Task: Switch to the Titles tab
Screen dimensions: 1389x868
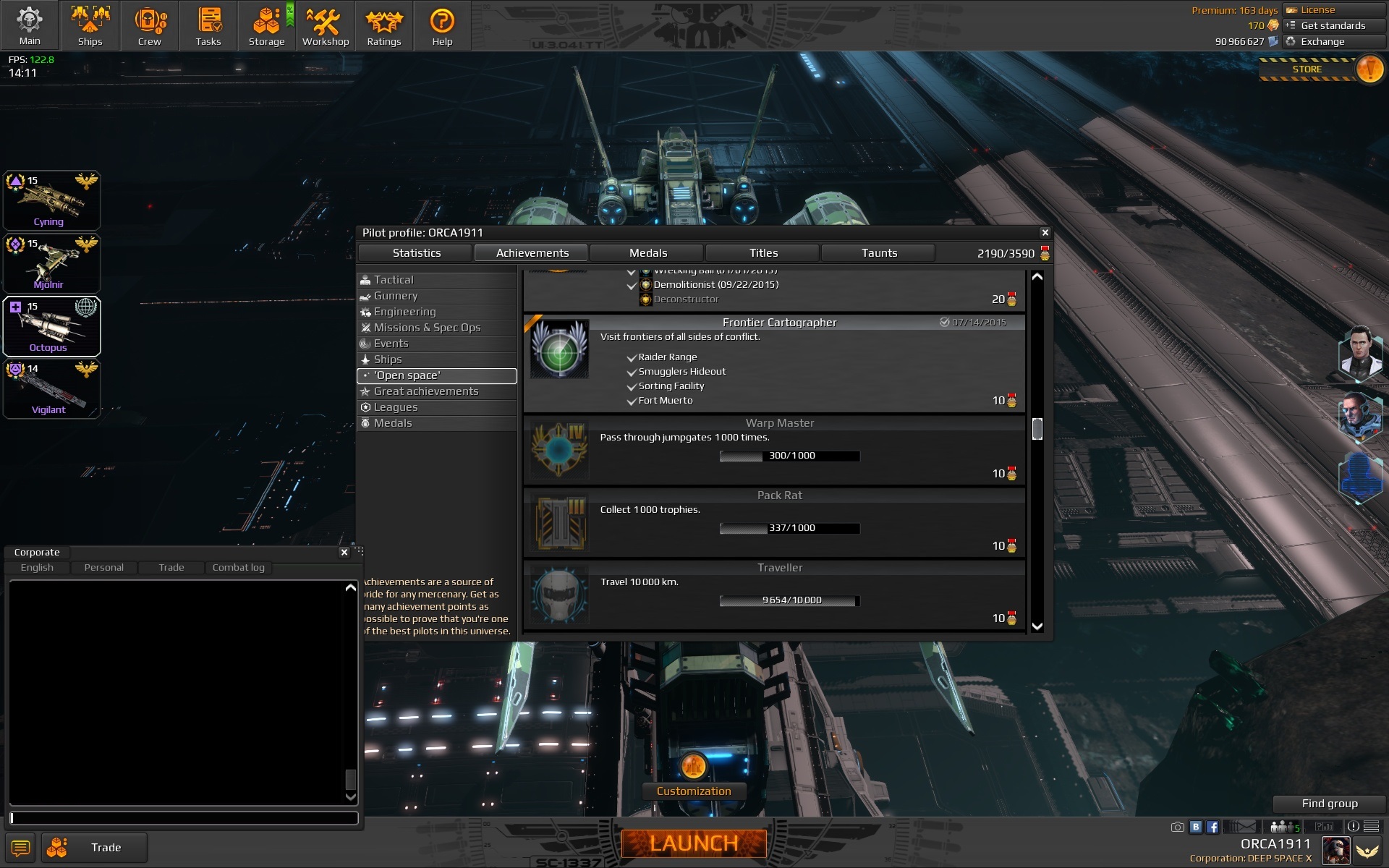Action: coord(763,253)
